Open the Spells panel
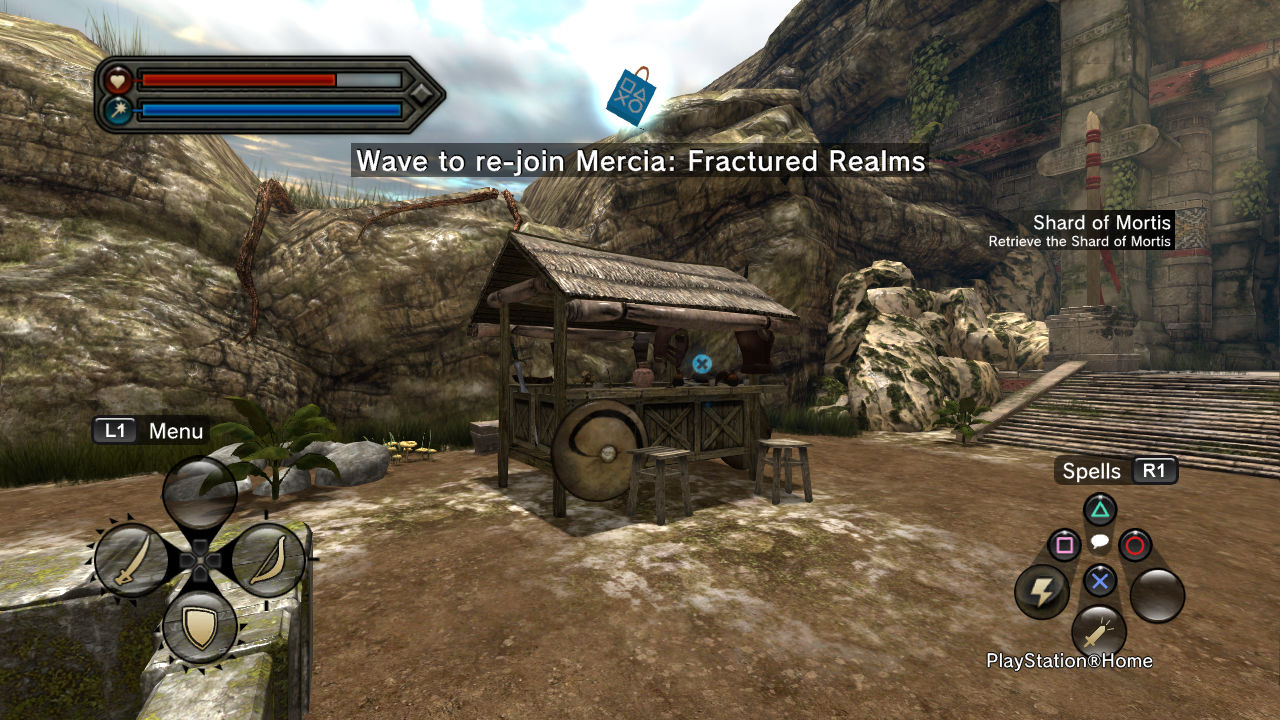1280x720 pixels. tap(1116, 471)
